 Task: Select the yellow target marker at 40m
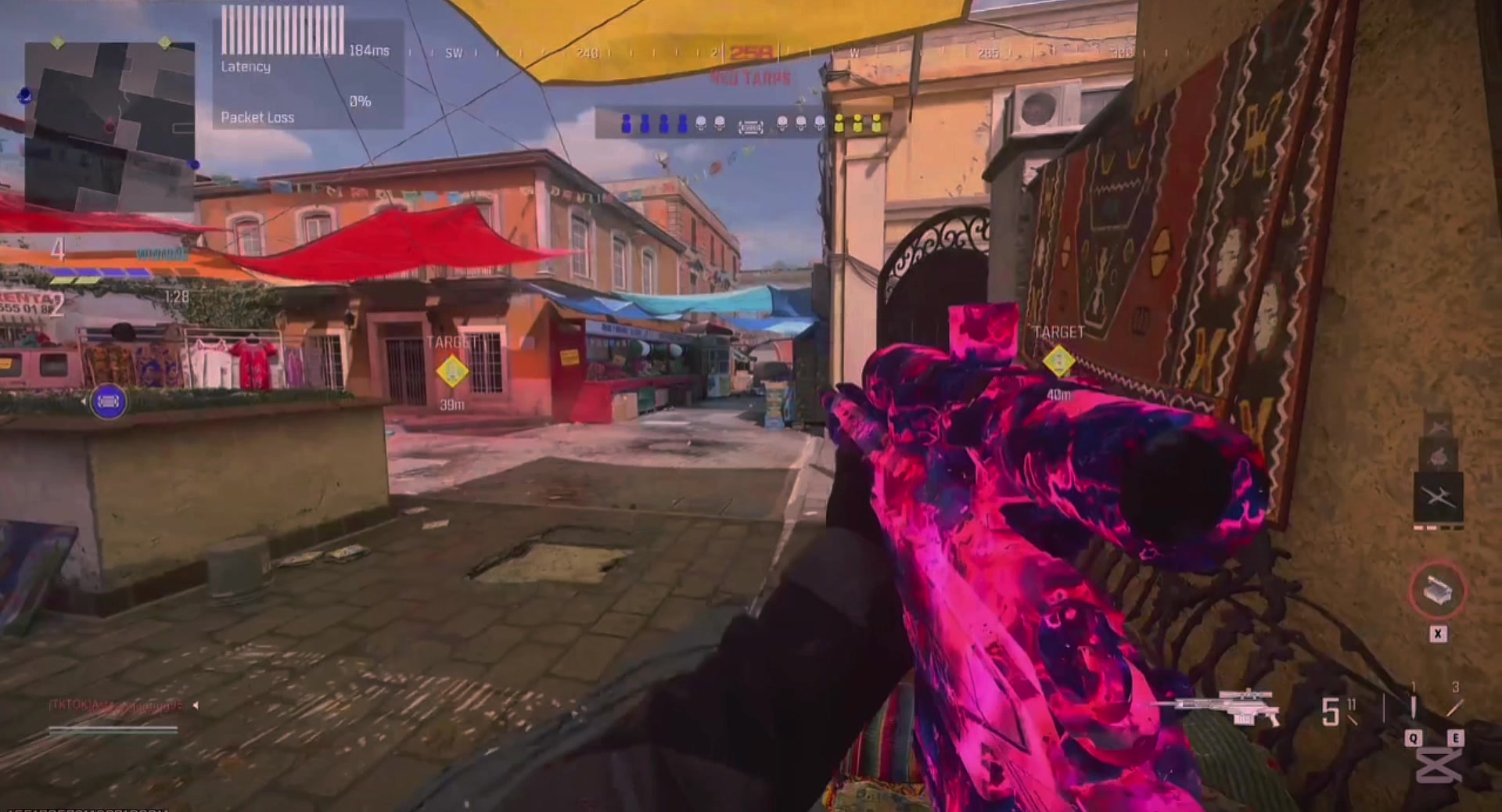tap(1058, 361)
